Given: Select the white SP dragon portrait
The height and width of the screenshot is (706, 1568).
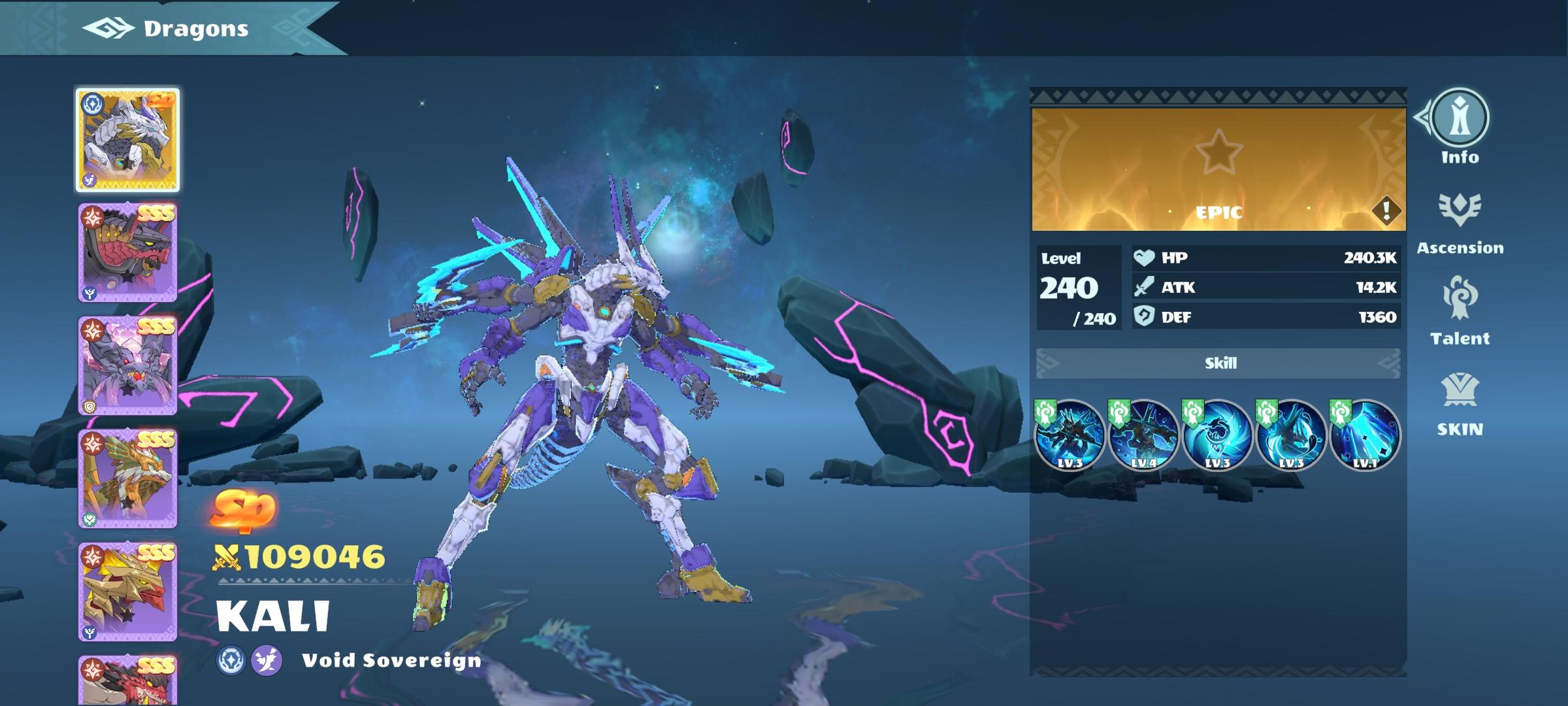Looking at the screenshot, I should tap(127, 141).
